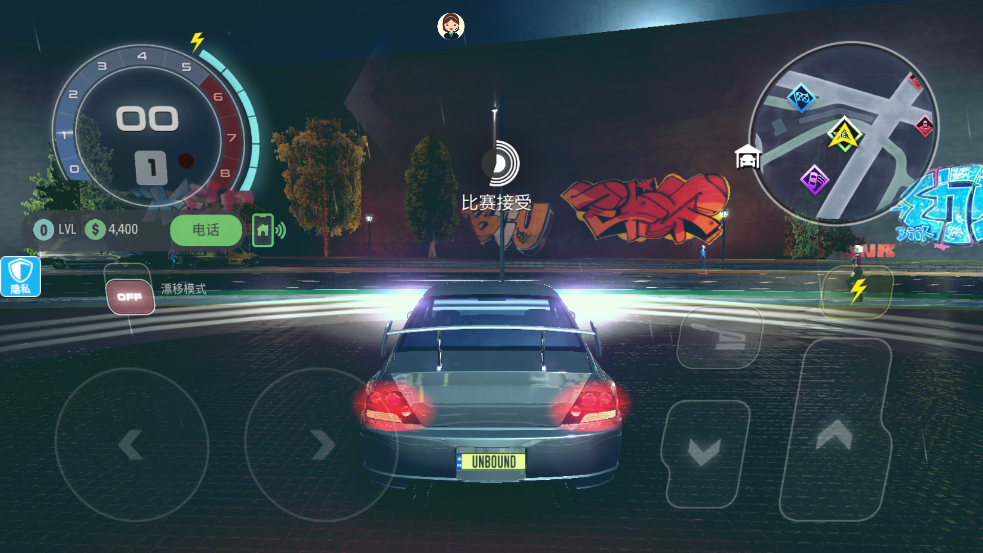Toggle the drift mode OFF switch
The image size is (983, 553).
tap(130, 296)
